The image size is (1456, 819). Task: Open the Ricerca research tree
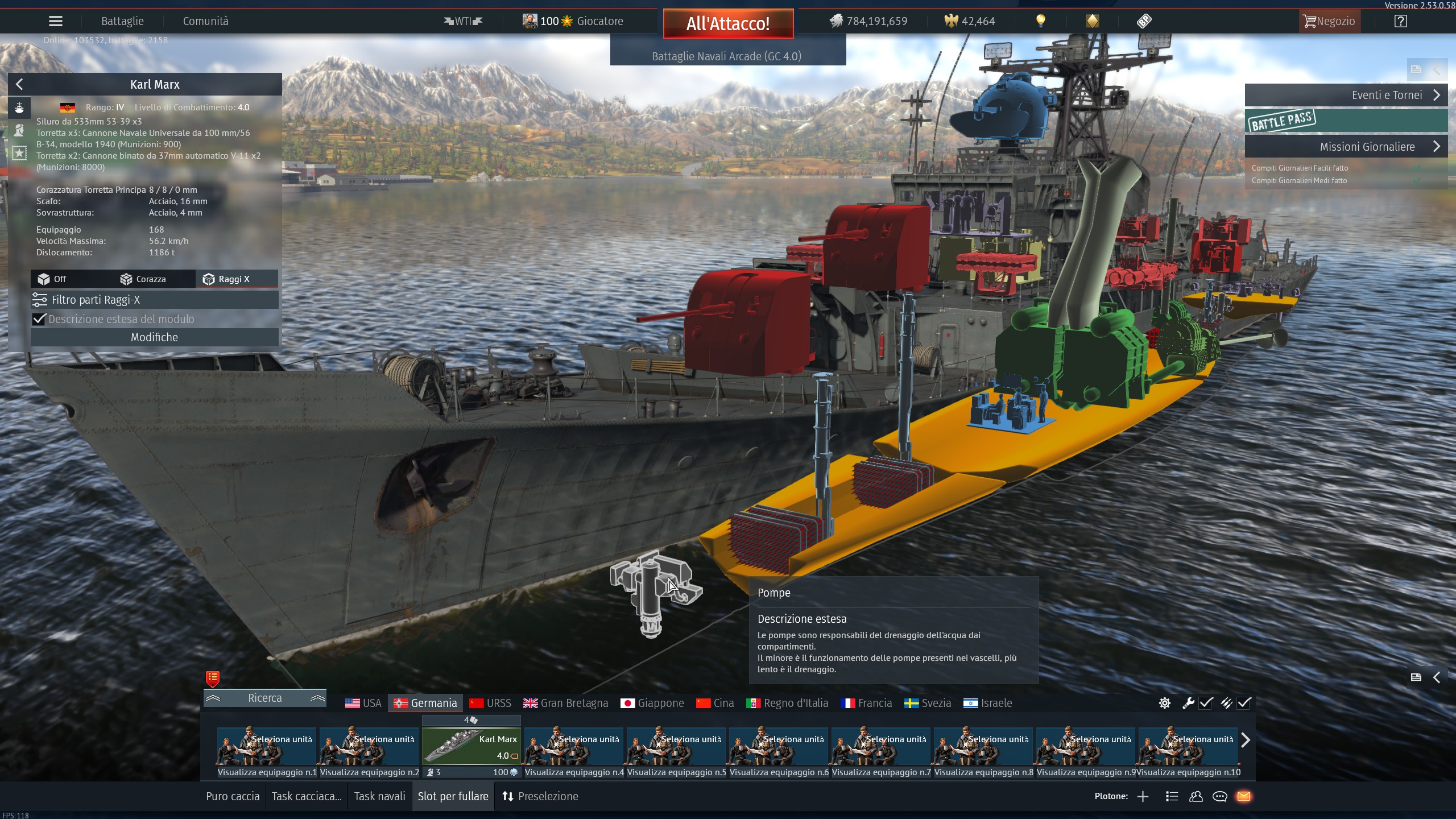[264, 698]
